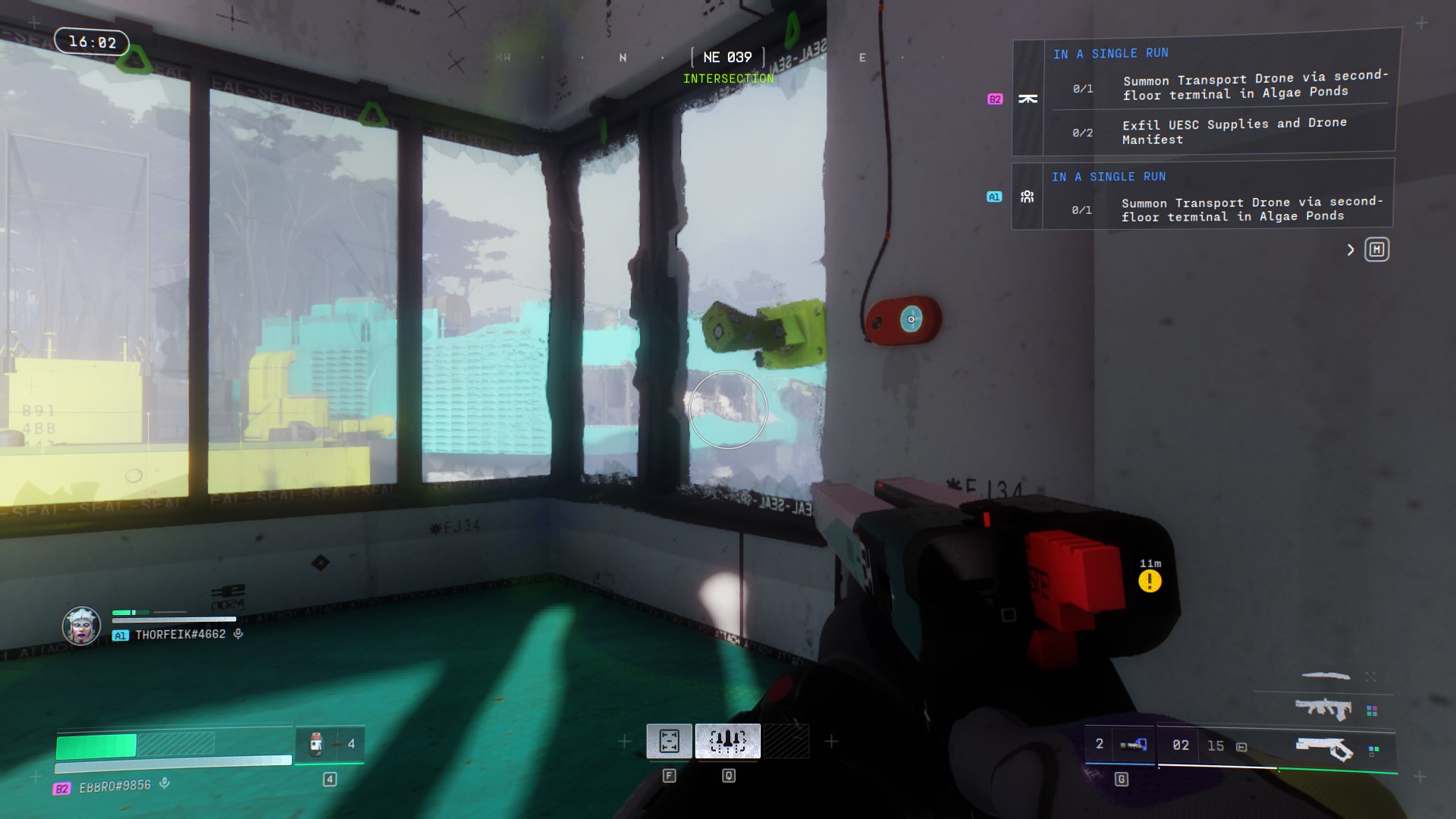Viewport: 1456px width, 819px height.
Task: Open the B2 Exfil UESC Supplies objective
Action: tap(1234, 131)
